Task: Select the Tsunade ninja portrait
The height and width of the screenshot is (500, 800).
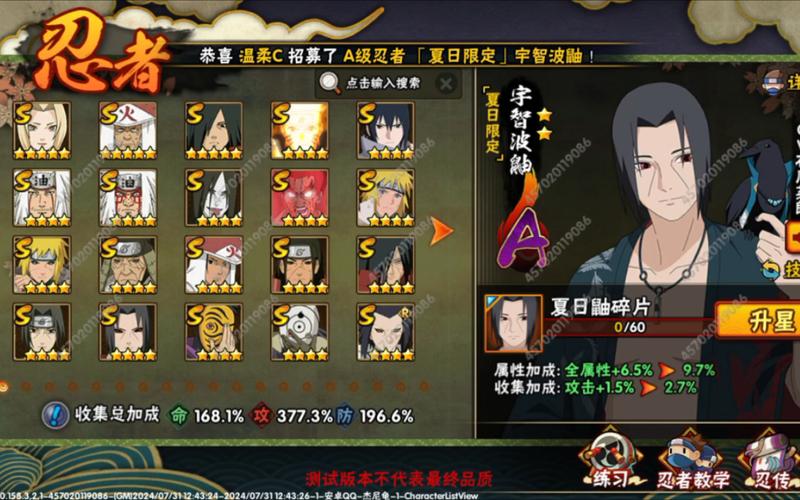Action: pos(42,130)
